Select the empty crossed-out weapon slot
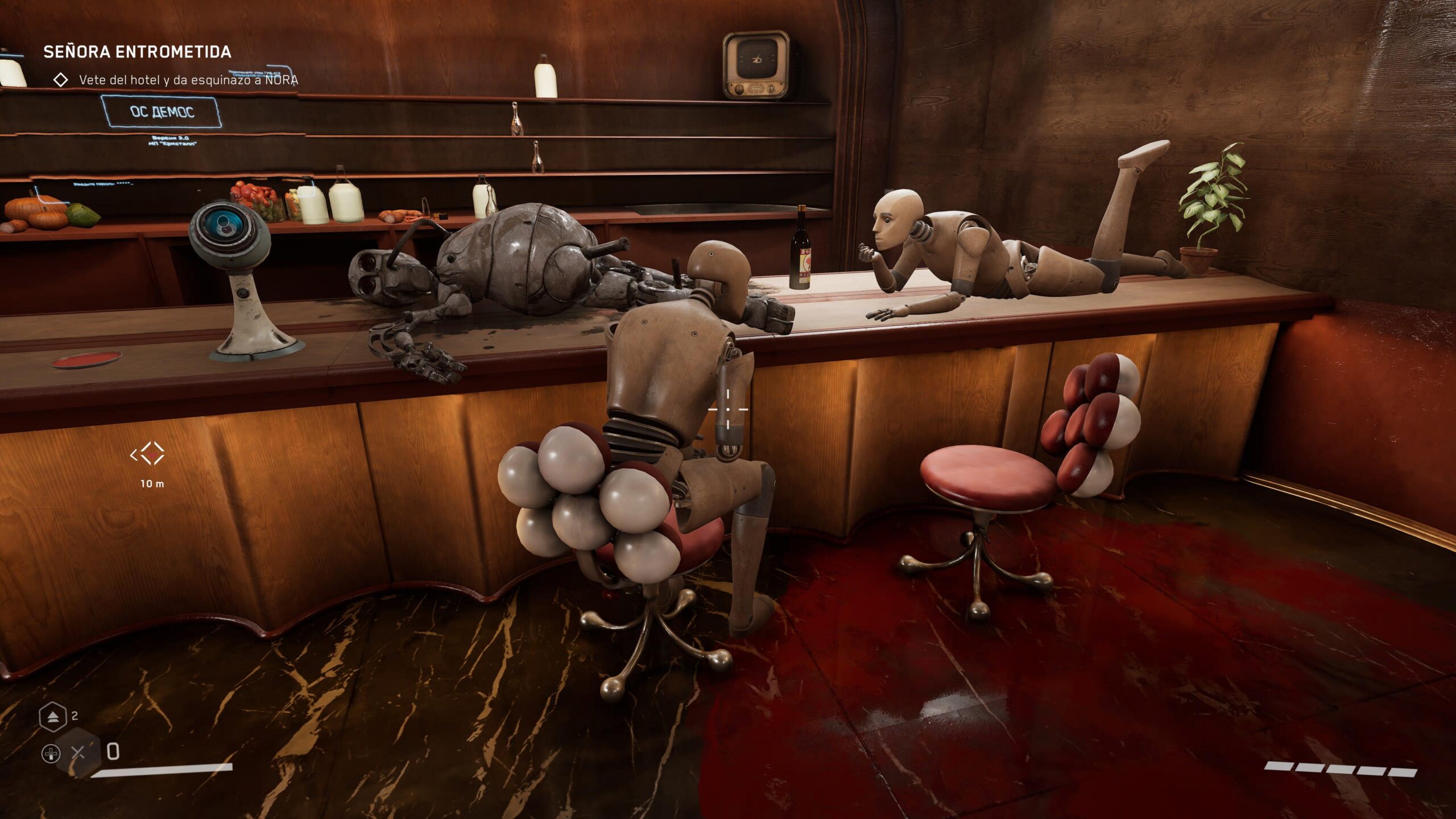 (x=78, y=753)
